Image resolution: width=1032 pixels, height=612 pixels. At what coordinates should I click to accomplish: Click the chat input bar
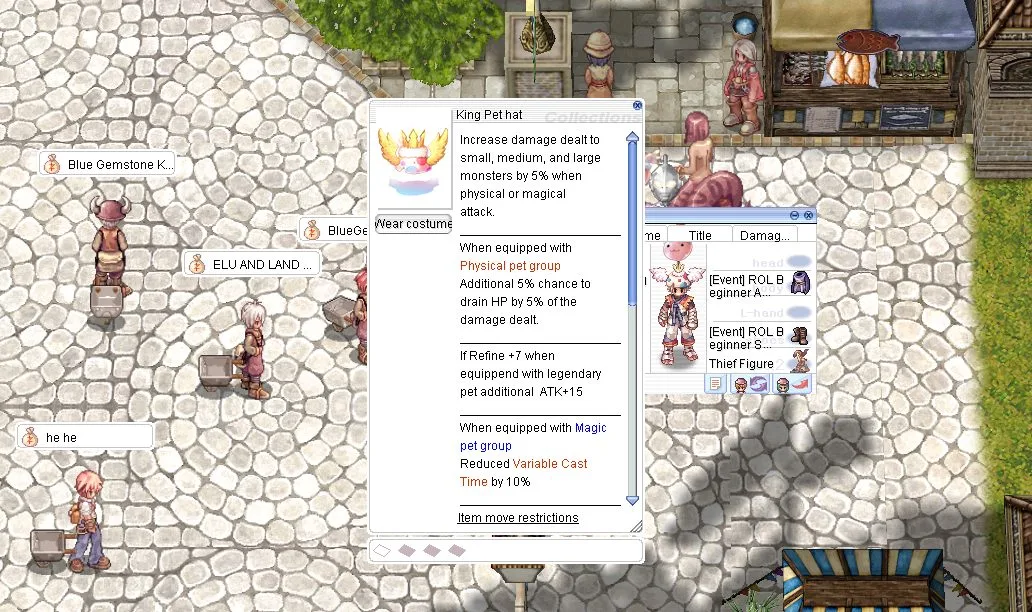[x=505, y=550]
